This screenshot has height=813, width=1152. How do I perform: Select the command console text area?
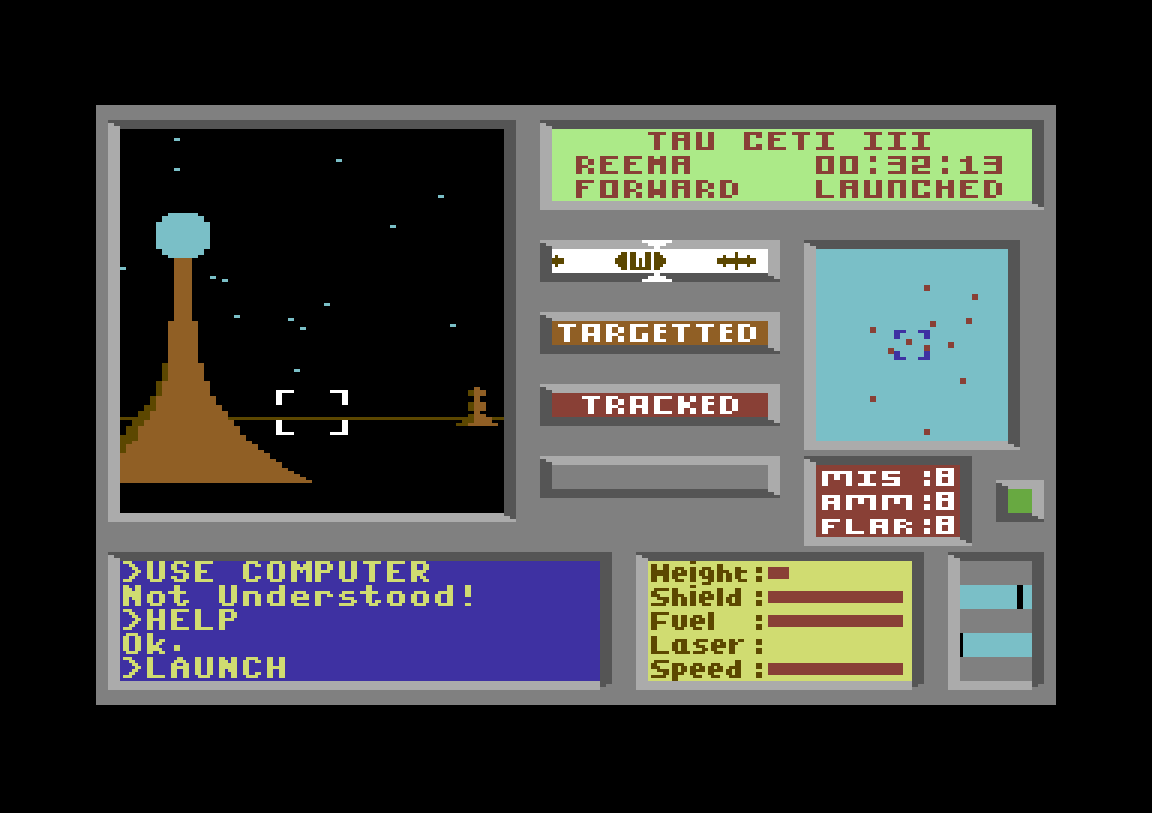point(360,620)
